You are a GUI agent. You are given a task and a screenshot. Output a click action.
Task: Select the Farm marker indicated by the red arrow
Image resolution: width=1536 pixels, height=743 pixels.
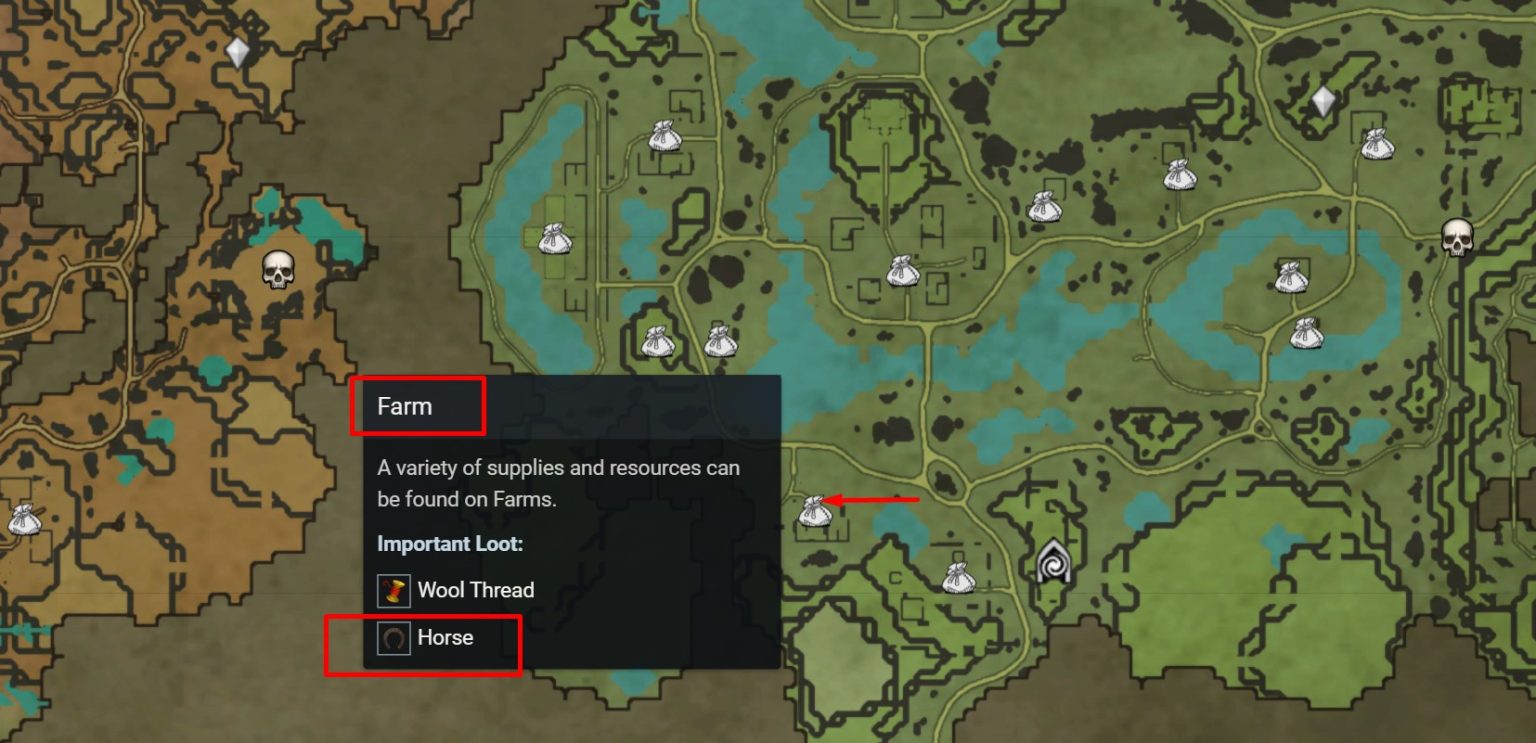(x=813, y=512)
